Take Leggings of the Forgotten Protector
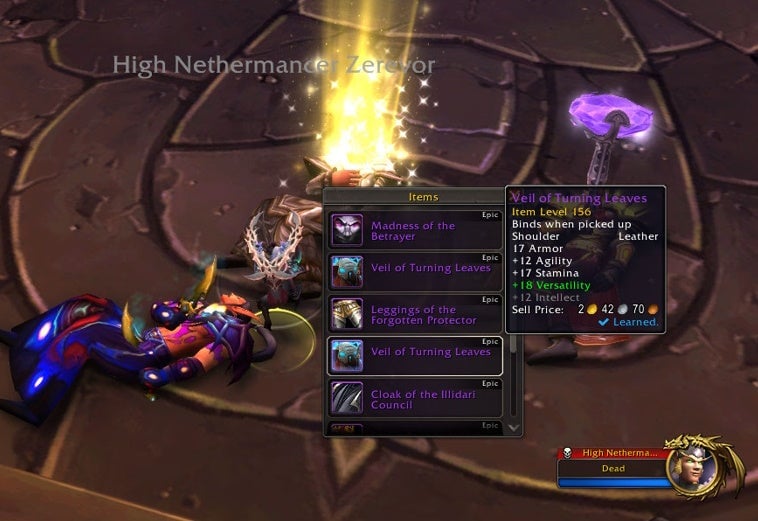 coord(414,315)
